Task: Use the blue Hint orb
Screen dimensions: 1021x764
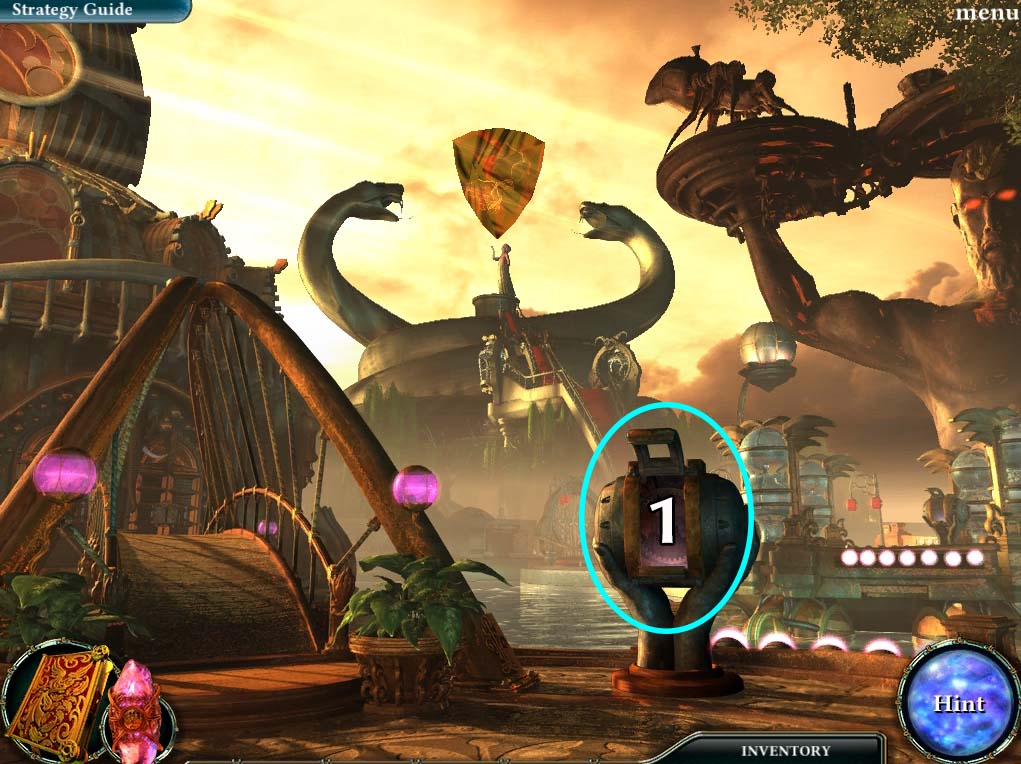Action: pos(959,703)
